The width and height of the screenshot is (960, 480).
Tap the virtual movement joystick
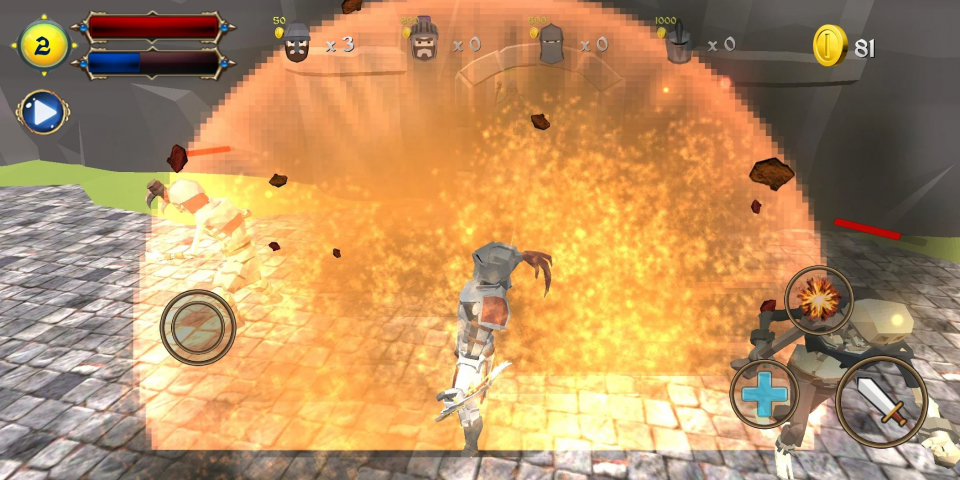(198, 326)
